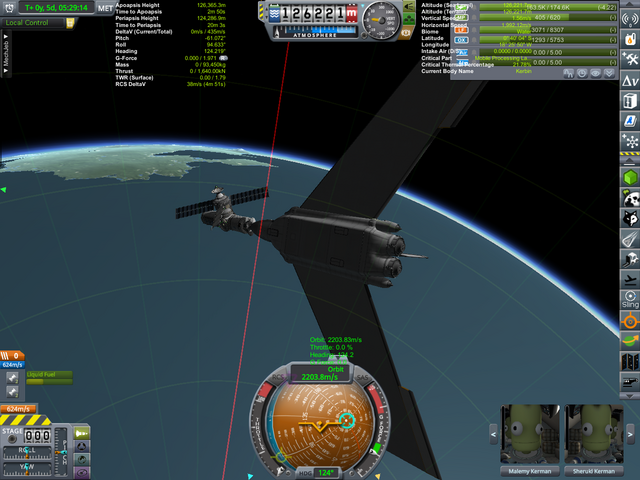The width and height of the screenshot is (640, 480).
Task: Open the orange target reticle toolbar app
Action: (x=630, y=320)
